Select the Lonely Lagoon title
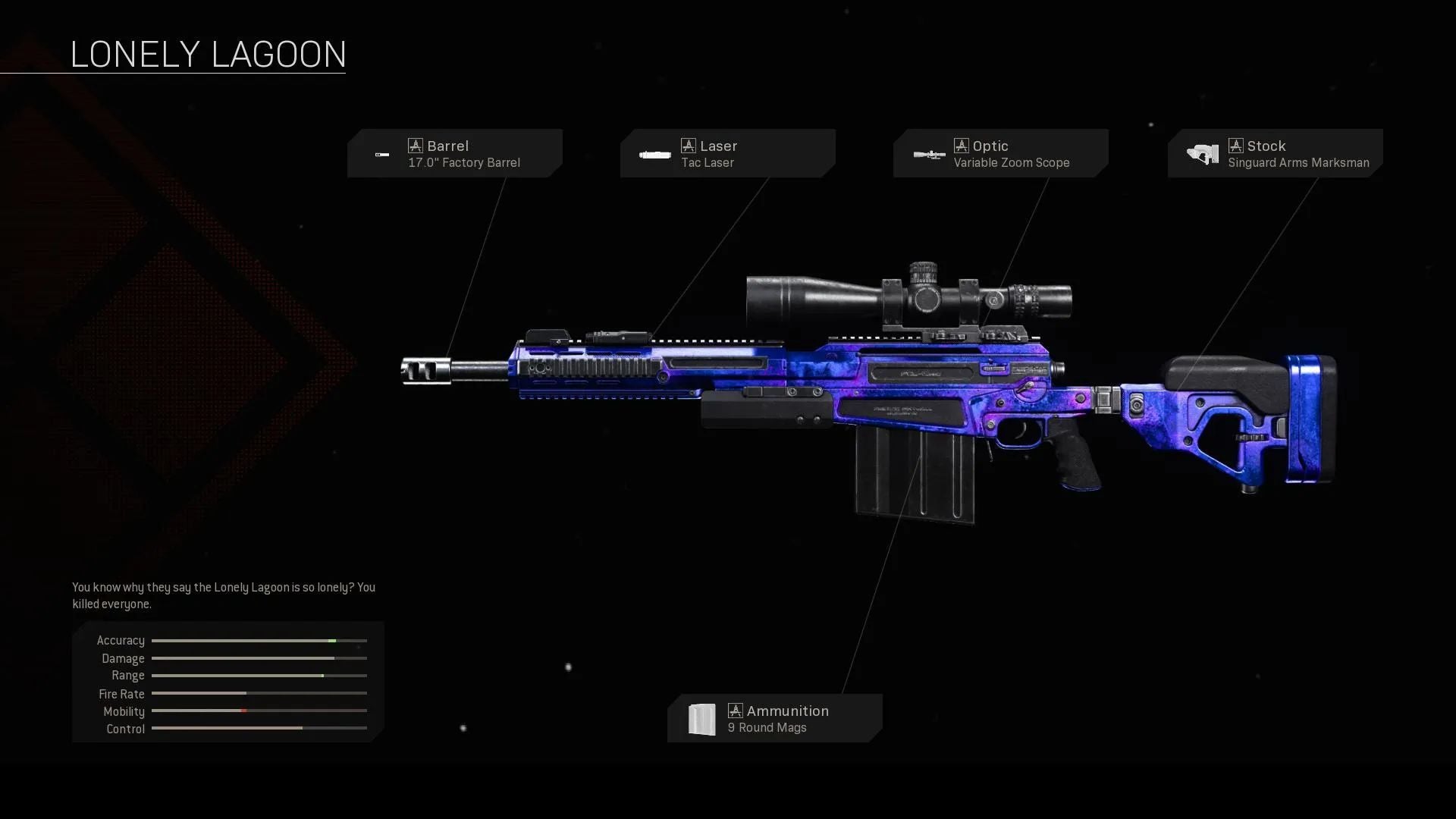 [x=208, y=53]
